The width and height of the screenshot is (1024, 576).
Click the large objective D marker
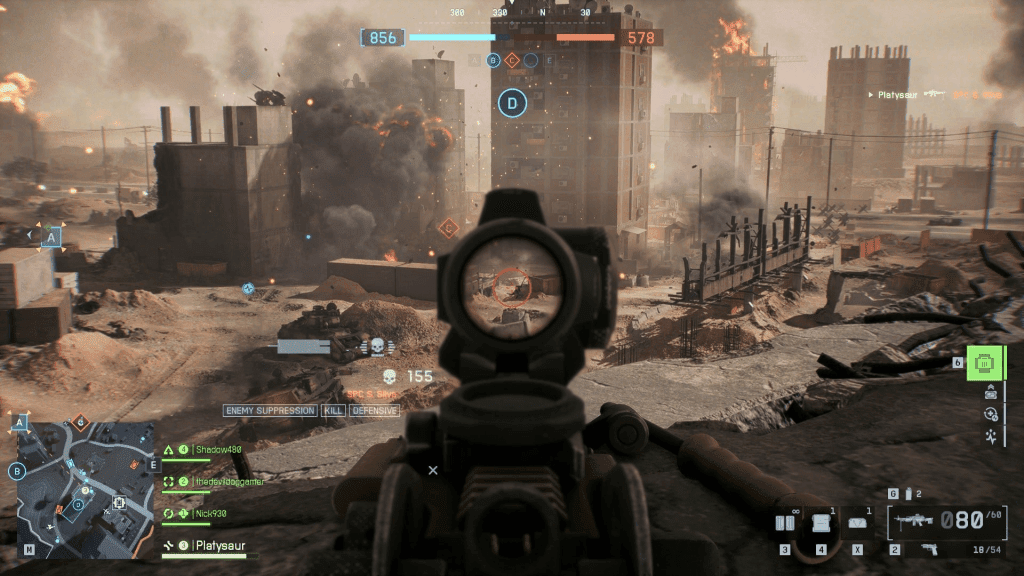[x=512, y=102]
